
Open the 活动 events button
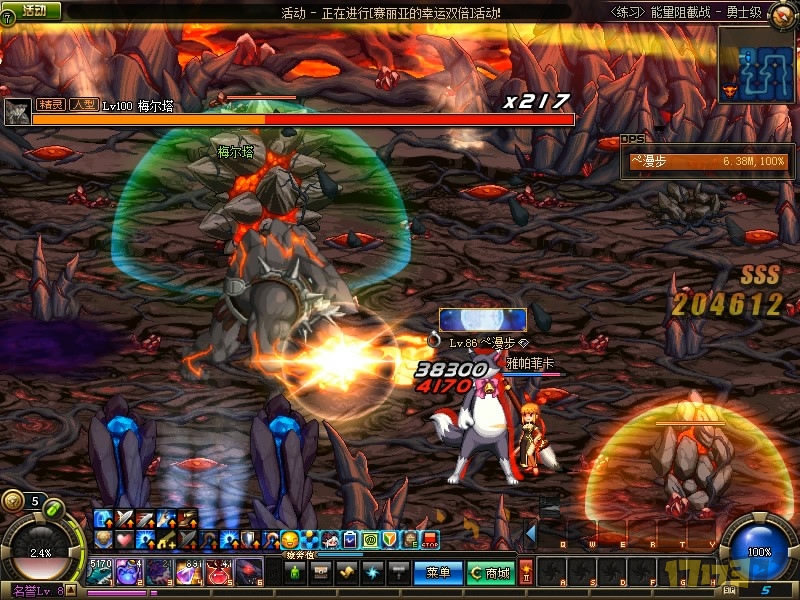click(x=31, y=11)
